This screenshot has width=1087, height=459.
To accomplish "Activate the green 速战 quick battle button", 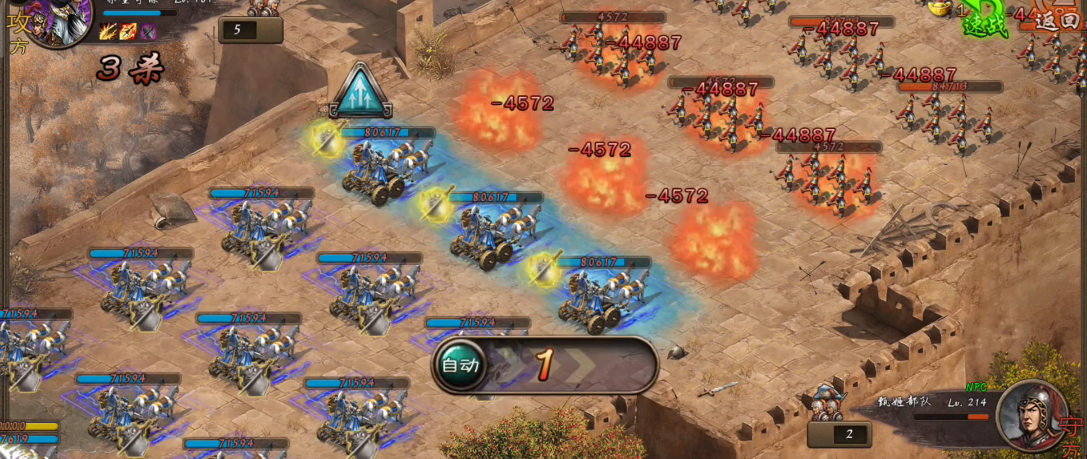I will click(x=985, y=26).
